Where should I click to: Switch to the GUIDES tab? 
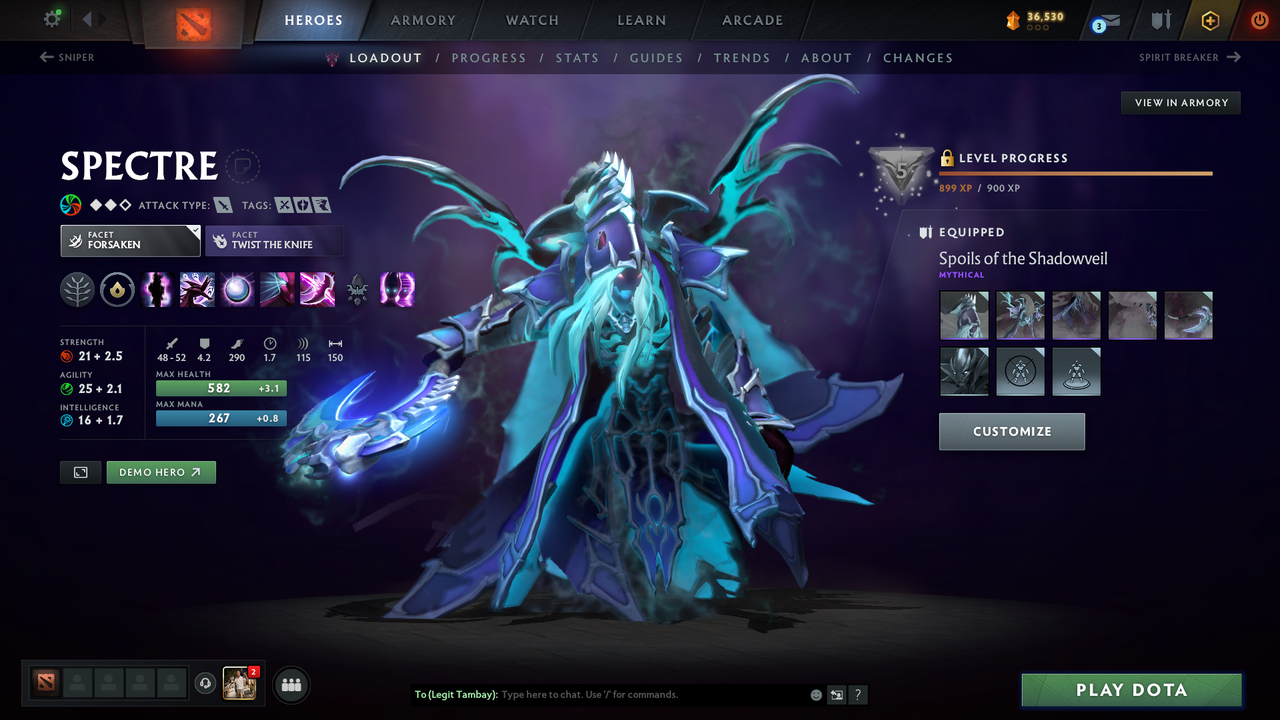coord(656,57)
